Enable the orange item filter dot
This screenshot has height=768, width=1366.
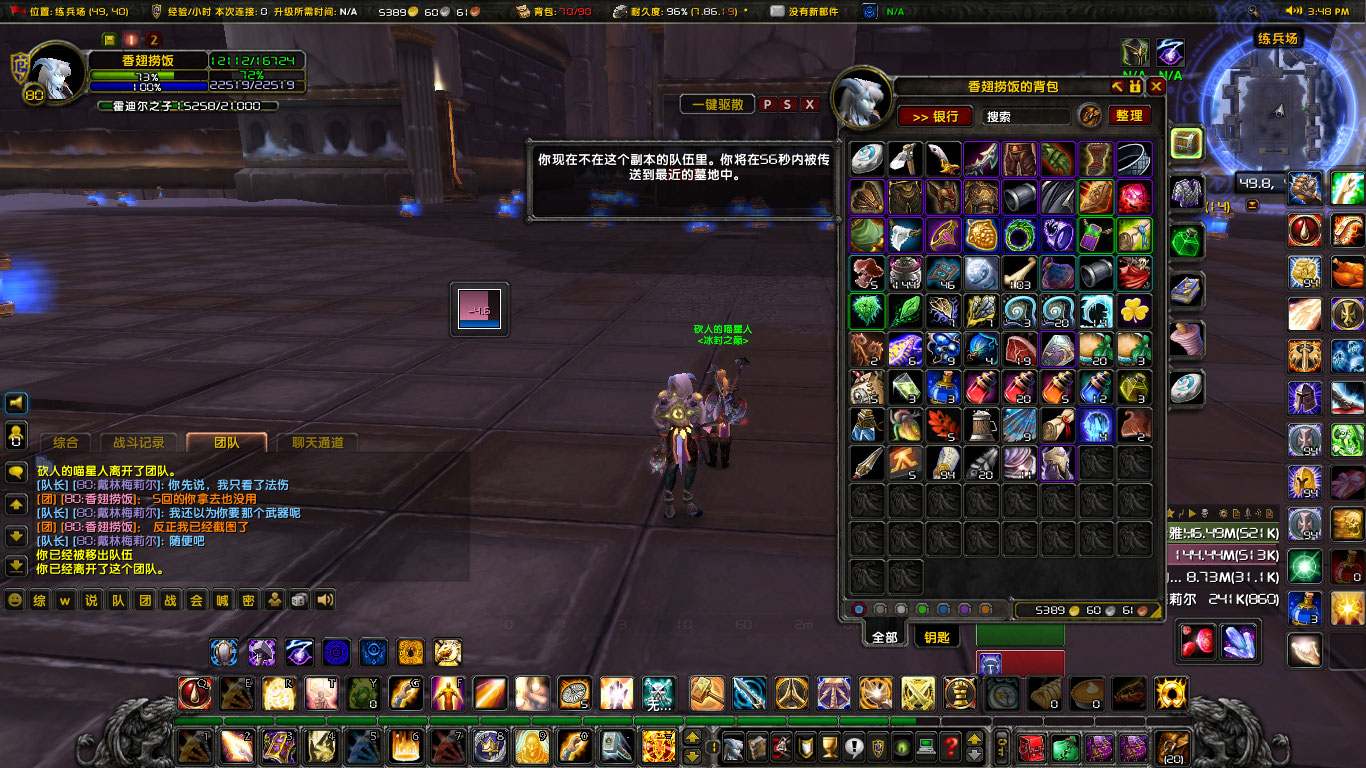pos(986,608)
